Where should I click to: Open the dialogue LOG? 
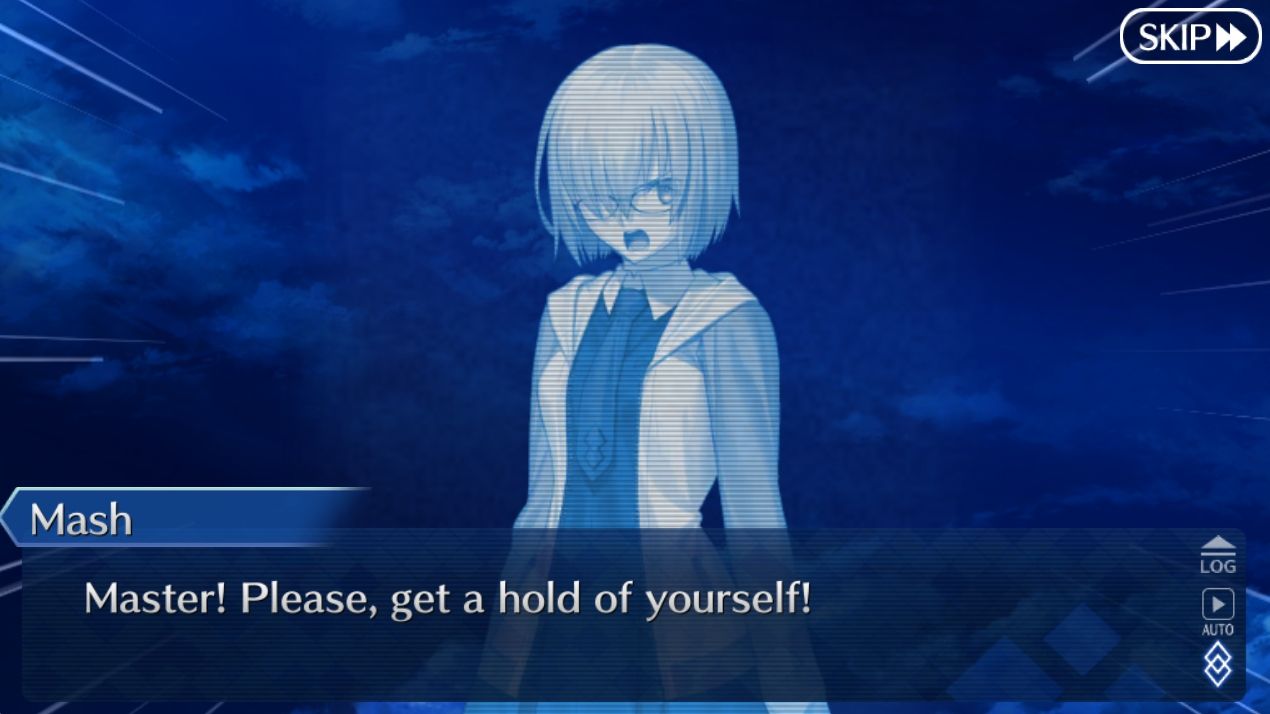point(1217,555)
